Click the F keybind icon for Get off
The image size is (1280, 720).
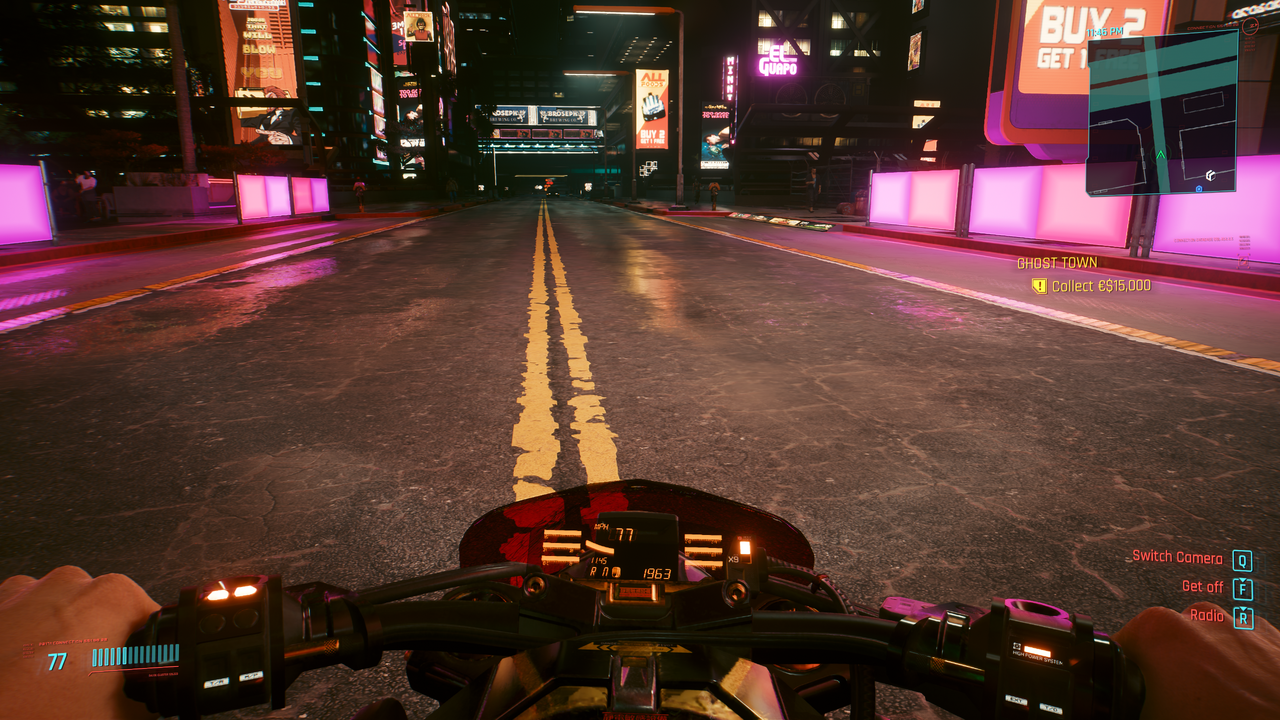(x=1243, y=587)
